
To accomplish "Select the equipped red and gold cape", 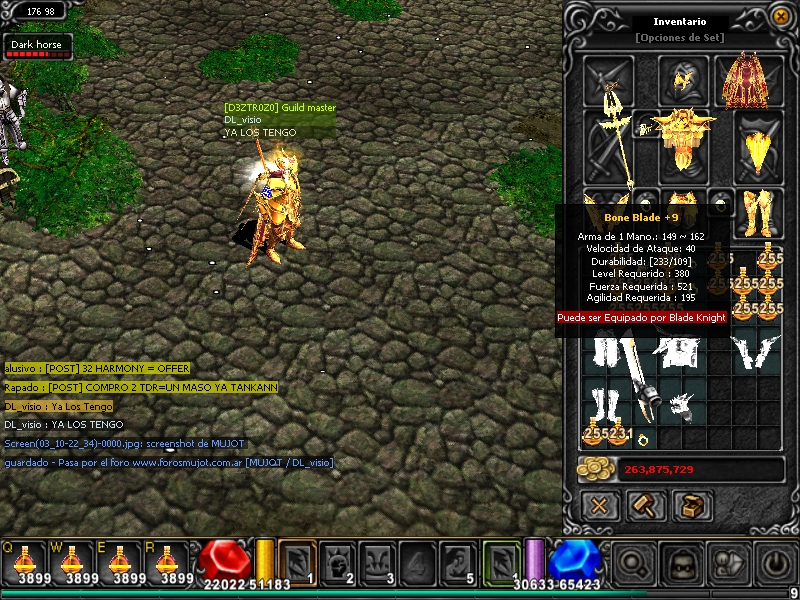I will click(x=741, y=79).
